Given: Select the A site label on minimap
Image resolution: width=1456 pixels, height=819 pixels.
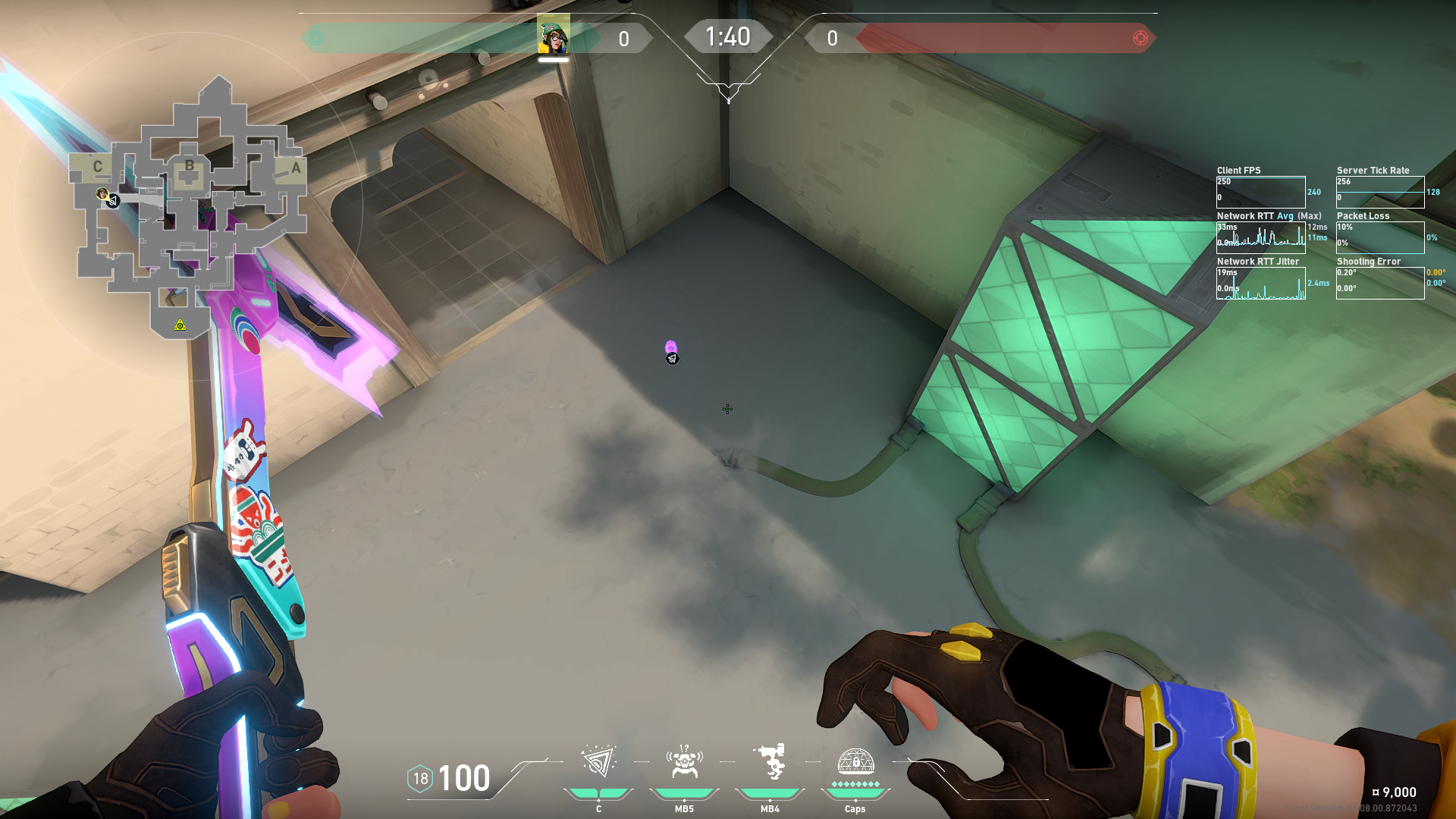Looking at the screenshot, I should pos(296,168).
